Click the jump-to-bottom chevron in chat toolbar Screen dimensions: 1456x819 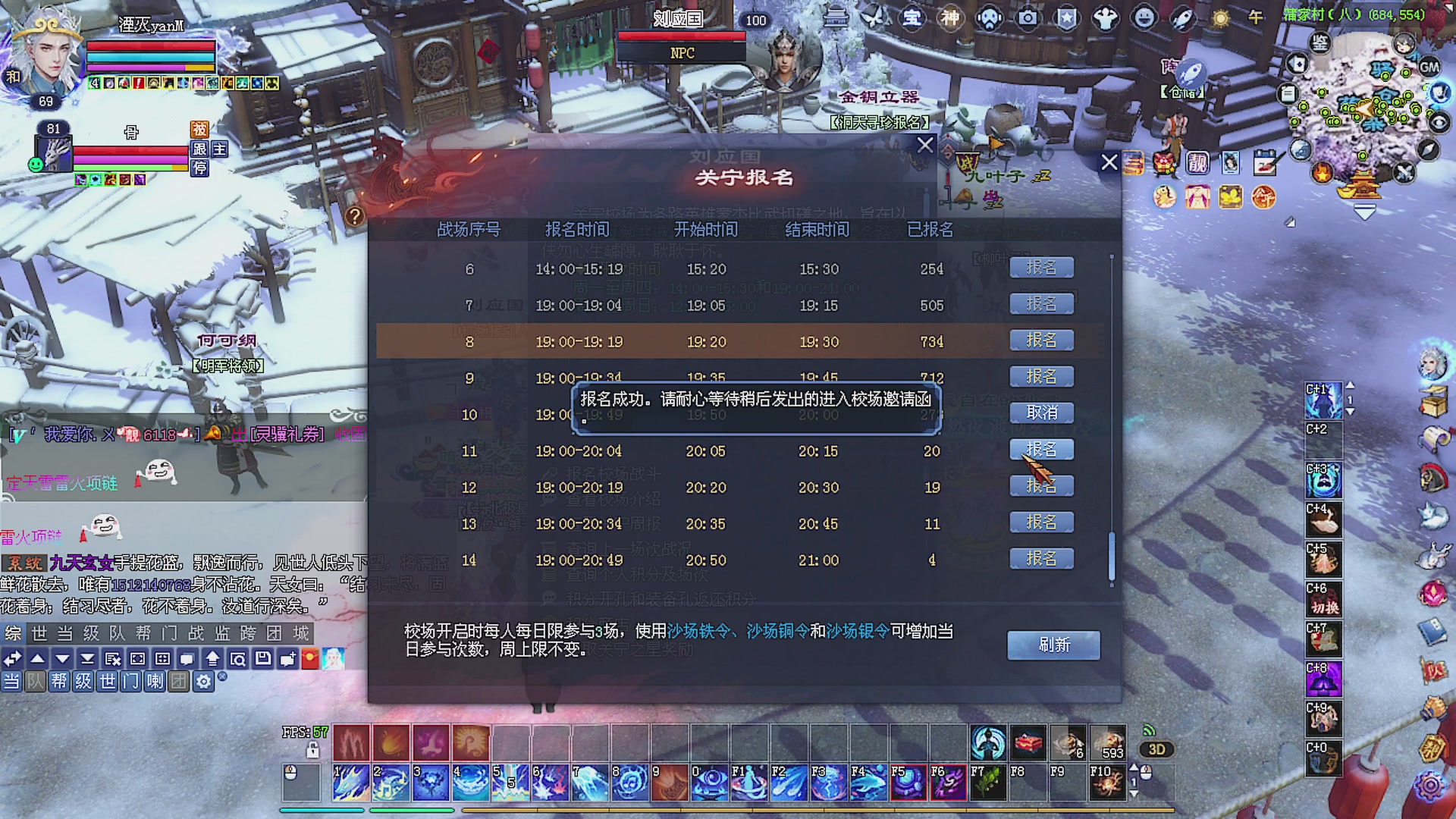click(87, 659)
